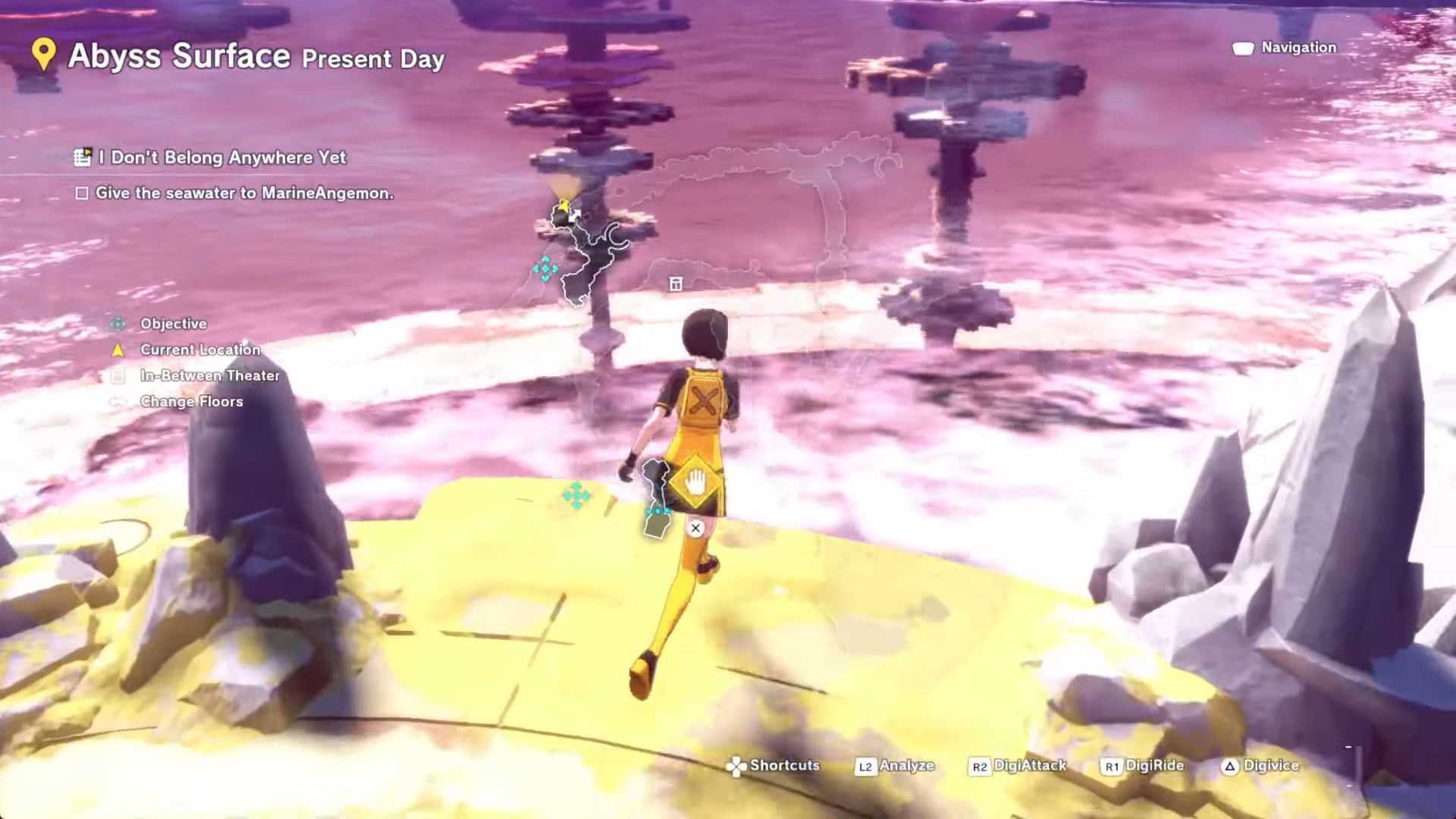Image resolution: width=1456 pixels, height=819 pixels.
Task: Activate the hand interact diamond icon
Action: (x=695, y=482)
